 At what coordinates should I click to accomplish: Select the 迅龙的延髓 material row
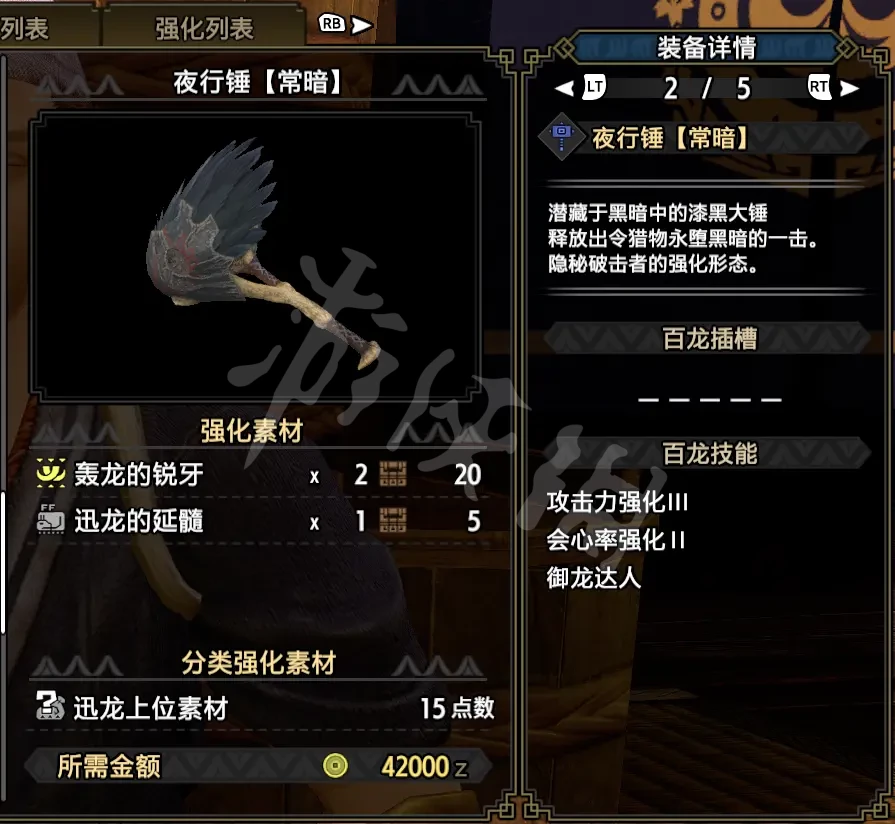(x=260, y=521)
